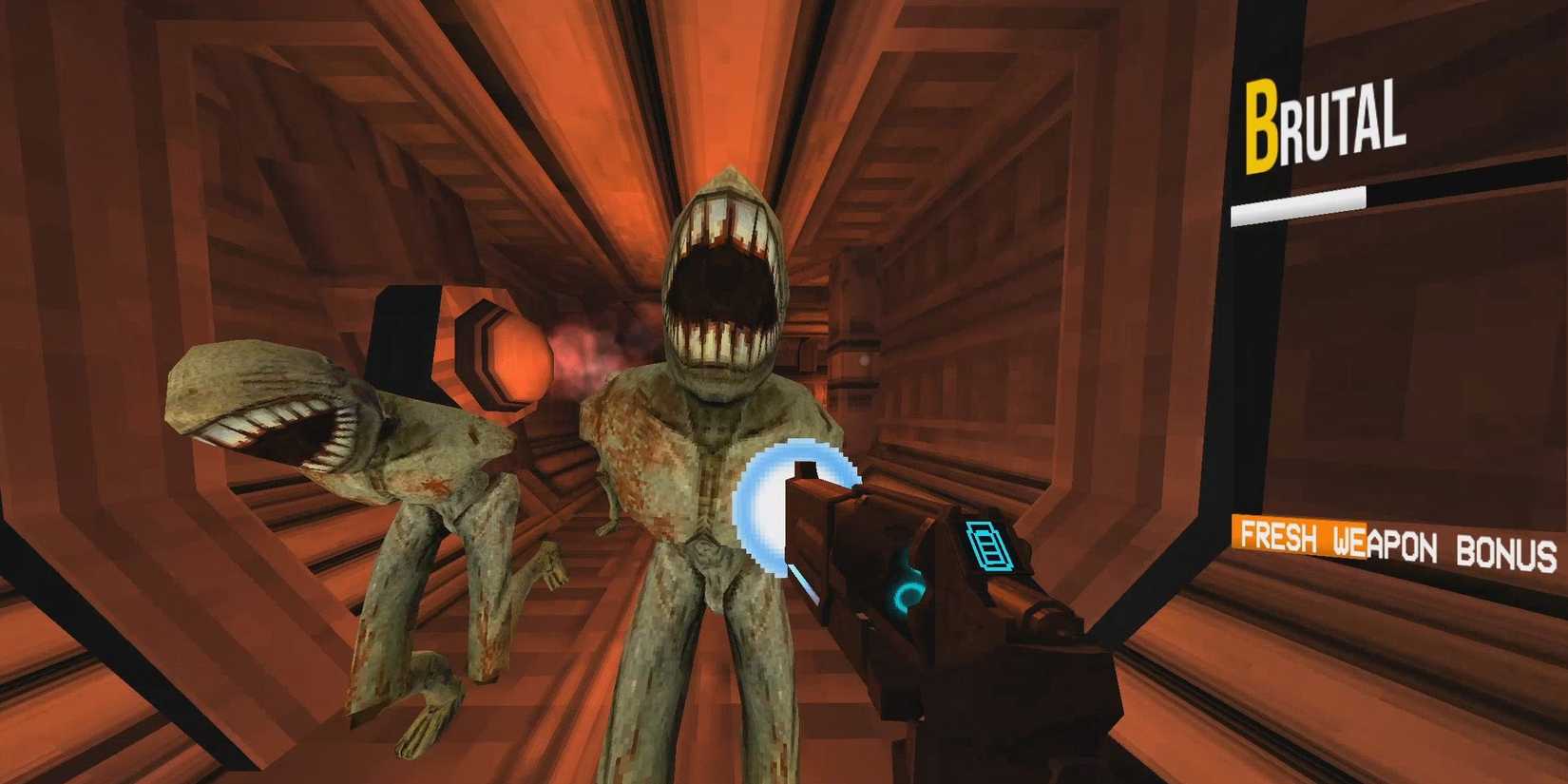Click the pink smoke cloud in the tunnel

point(580,347)
